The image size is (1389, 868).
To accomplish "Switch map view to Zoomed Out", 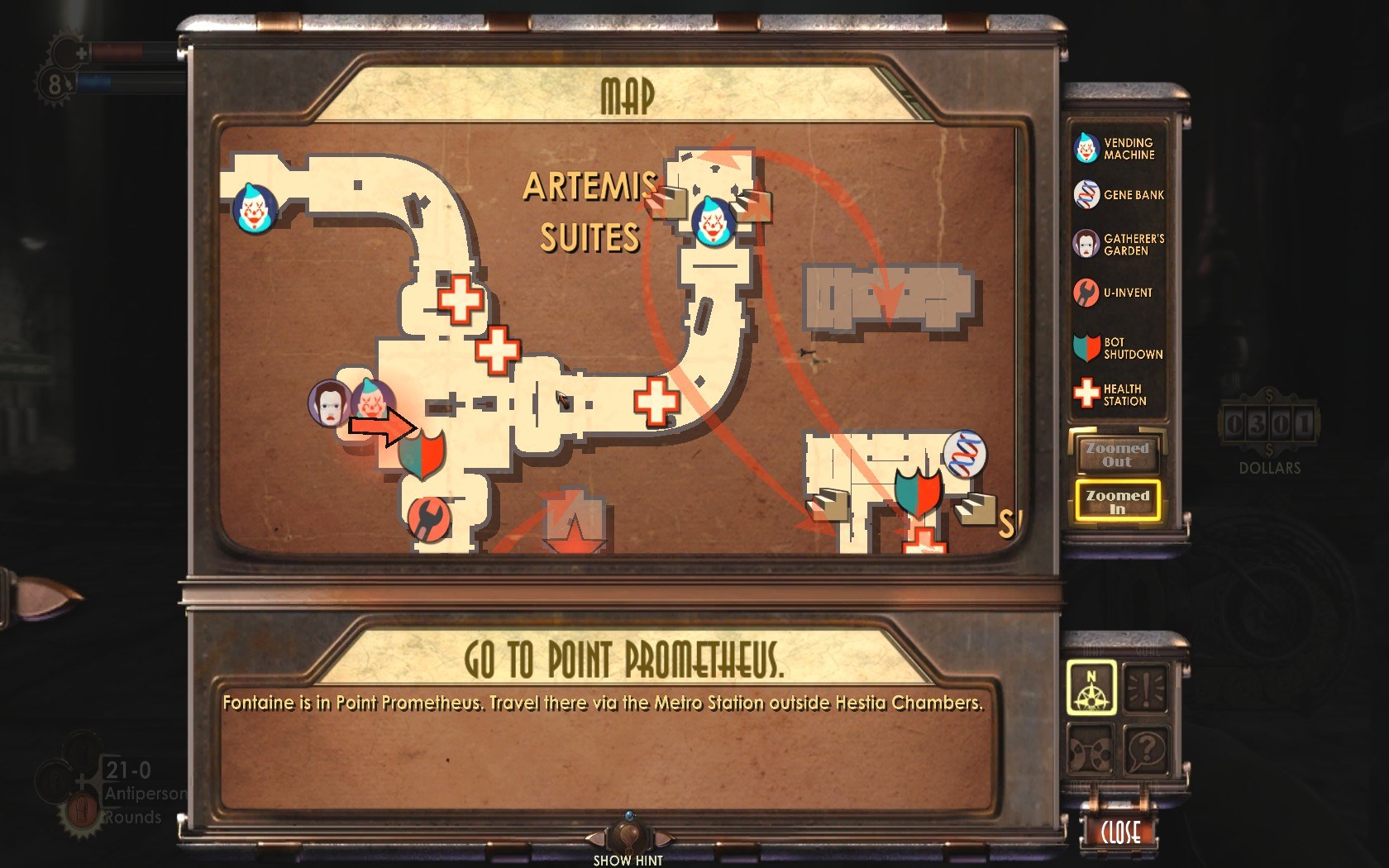I will tap(1117, 454).
